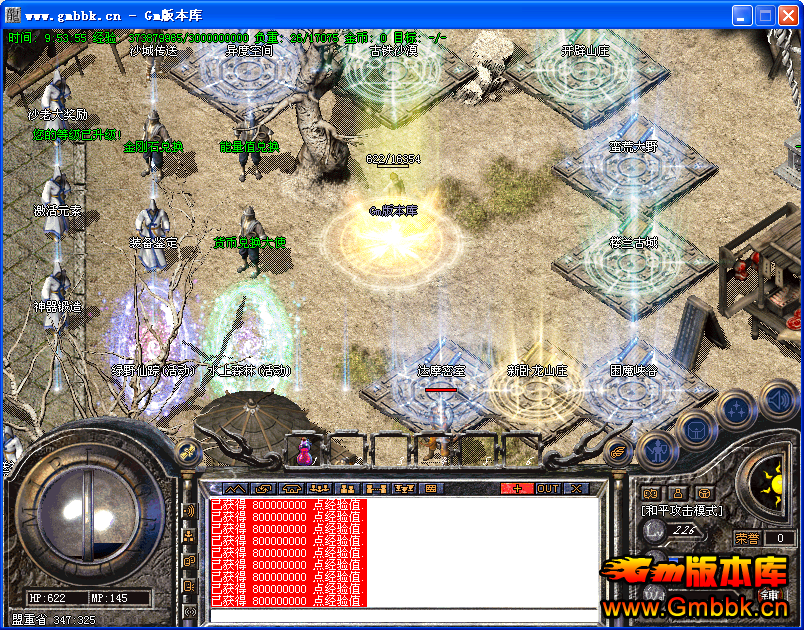
Task: Click the red plus button above the chat
Action: point(517,488)
